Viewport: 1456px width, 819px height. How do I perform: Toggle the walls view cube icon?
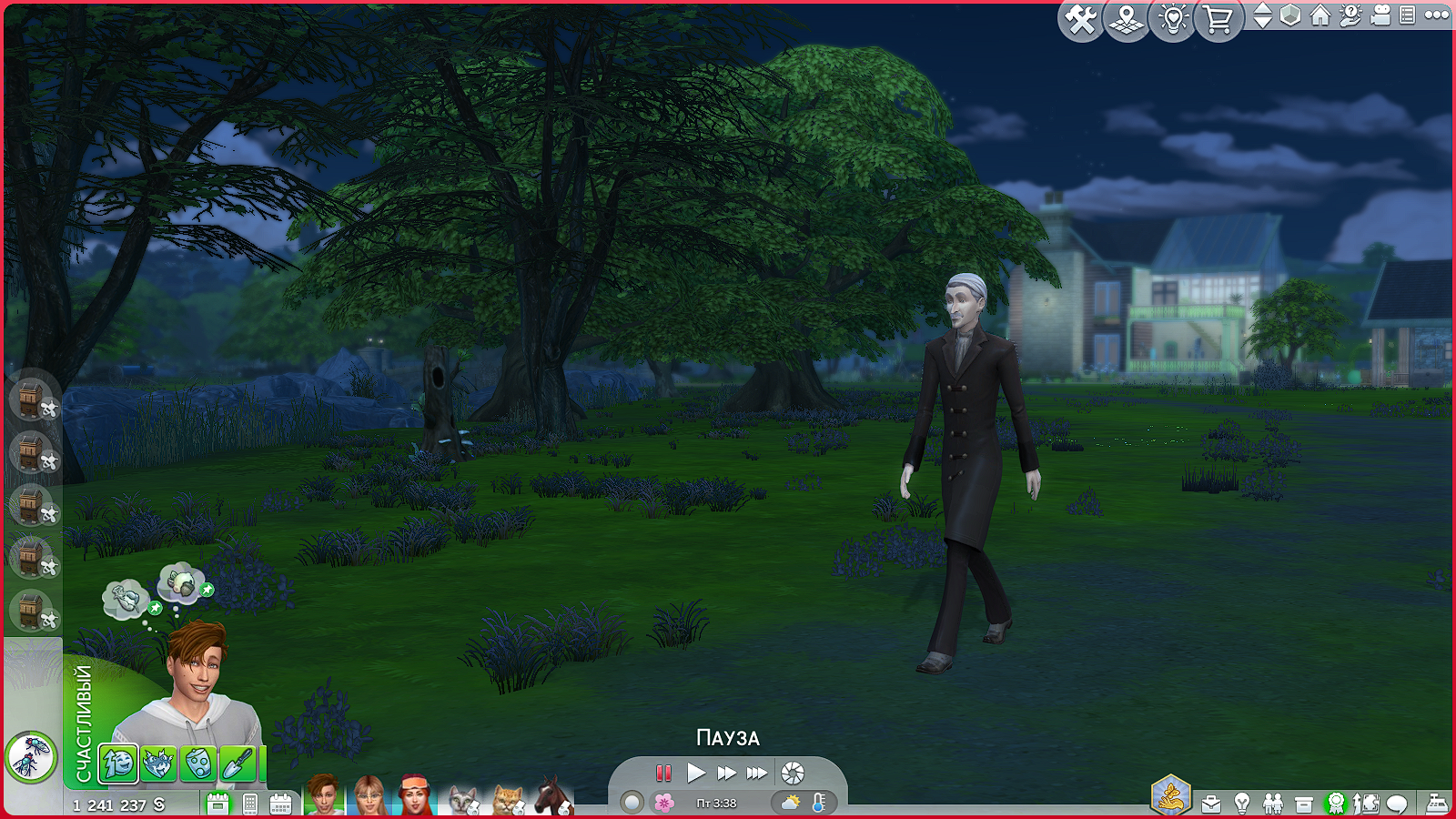(x=1290, y=15)
